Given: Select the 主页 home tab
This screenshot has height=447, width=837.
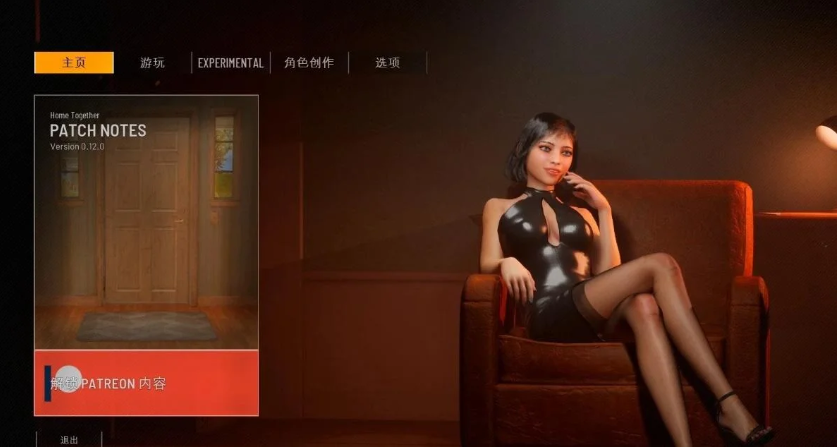Looking at the screenshot, I should (74, 63).
